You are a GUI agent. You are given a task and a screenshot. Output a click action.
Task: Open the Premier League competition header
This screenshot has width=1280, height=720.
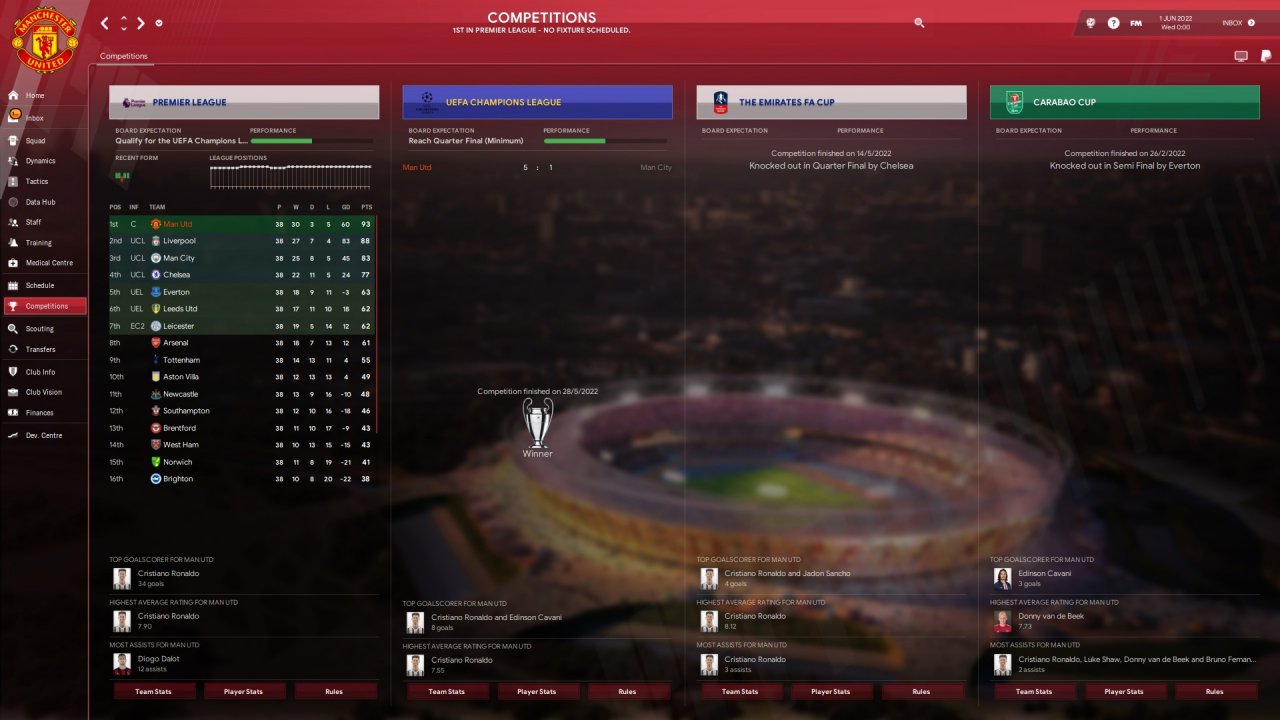(244, 102)
